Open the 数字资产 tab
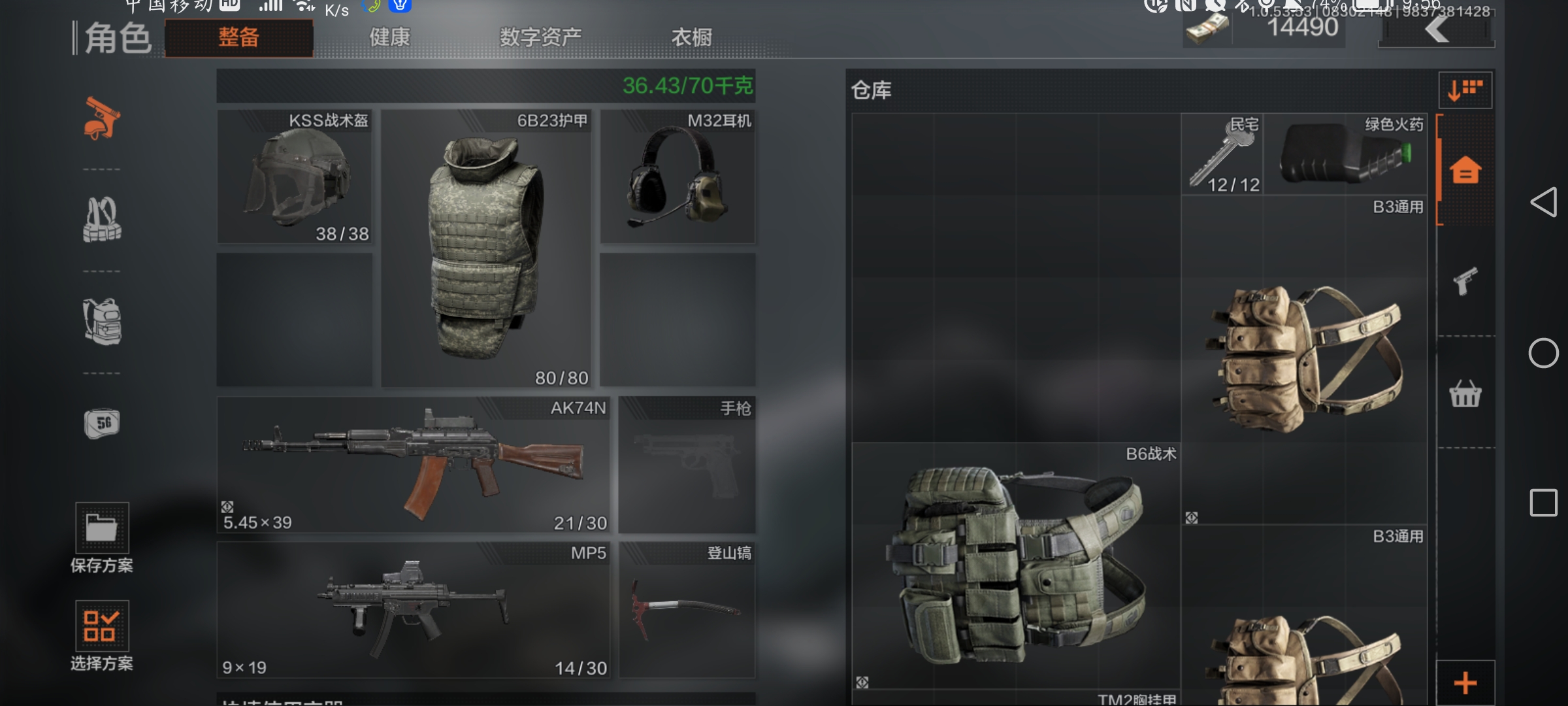 coord(540,37)
